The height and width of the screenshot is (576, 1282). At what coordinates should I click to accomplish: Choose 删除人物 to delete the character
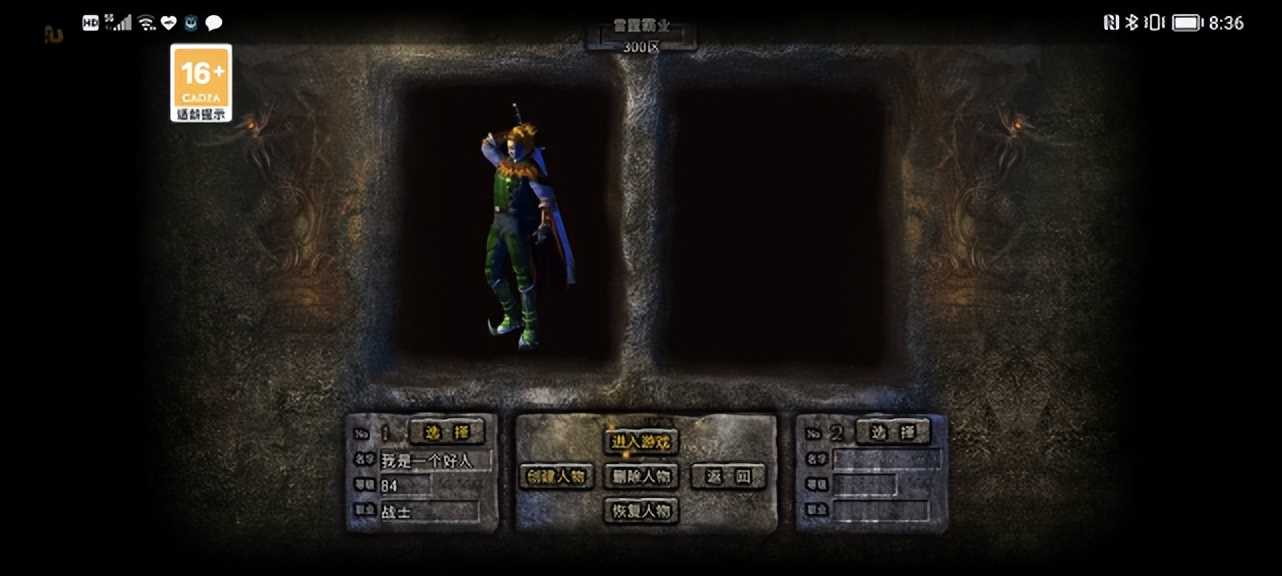coord(641,476)
